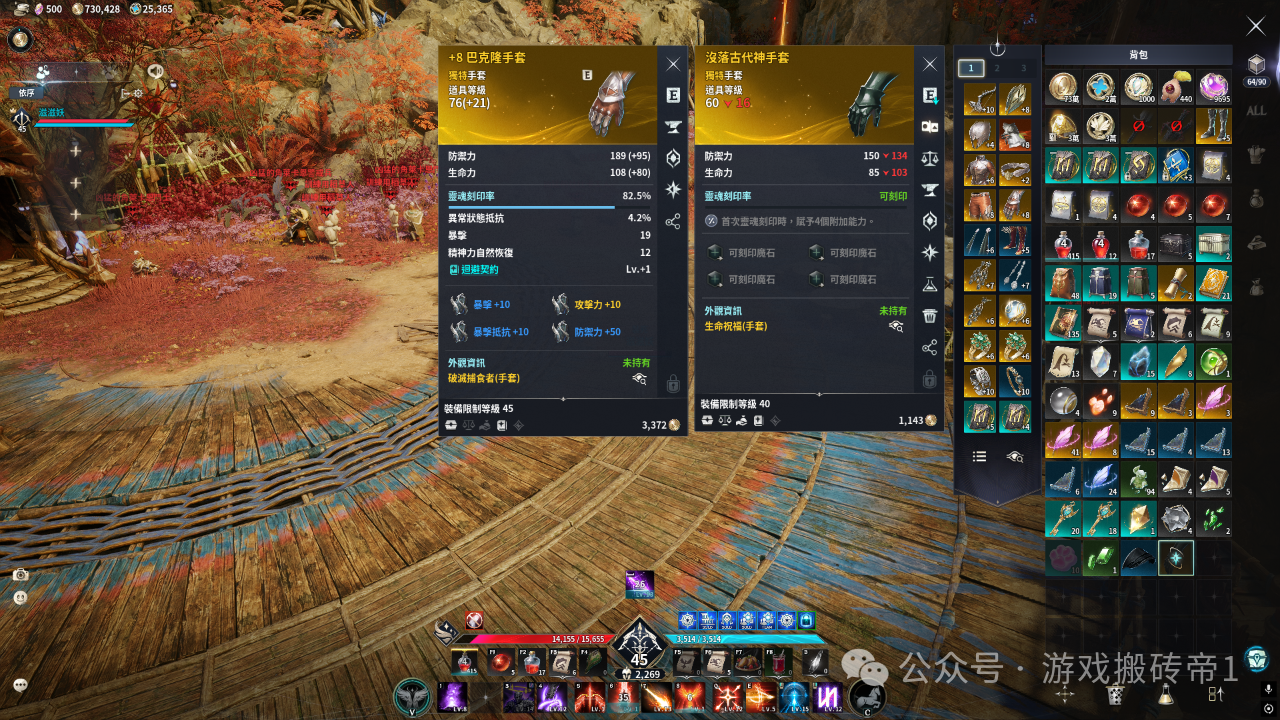Viewport: 1280px width, 720px height.
Task: Share the 沒落古代神手套 item via share icon
Action: [930, 347]
